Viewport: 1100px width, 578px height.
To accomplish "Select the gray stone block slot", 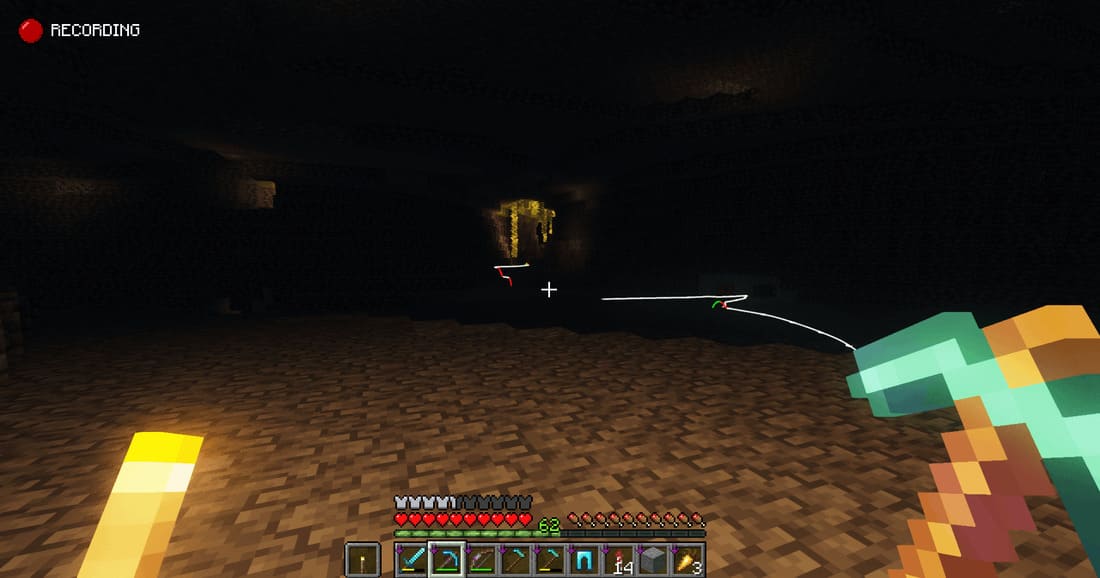I will (654, 560).
